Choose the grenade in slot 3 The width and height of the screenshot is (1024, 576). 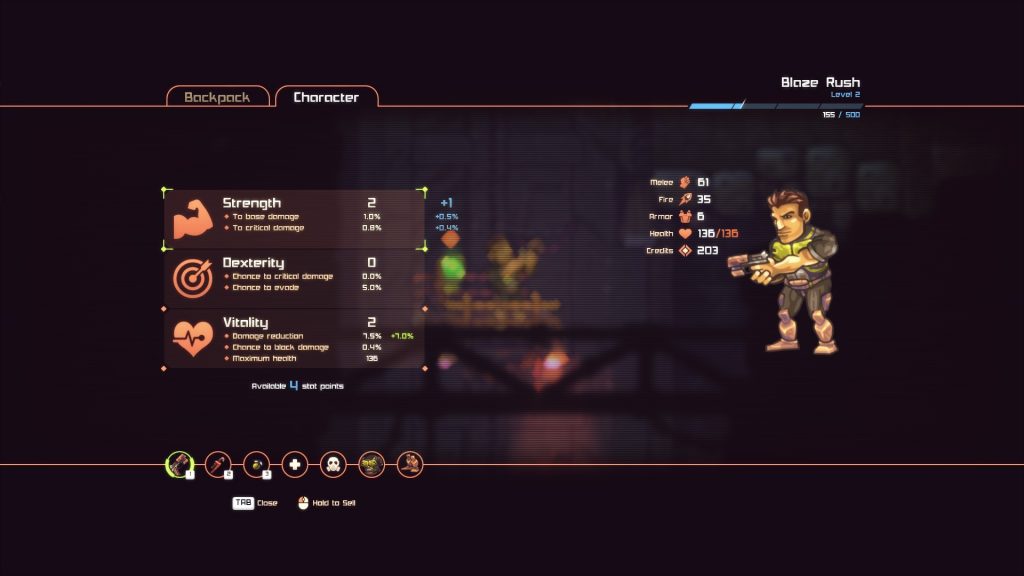tap(256, 464)
